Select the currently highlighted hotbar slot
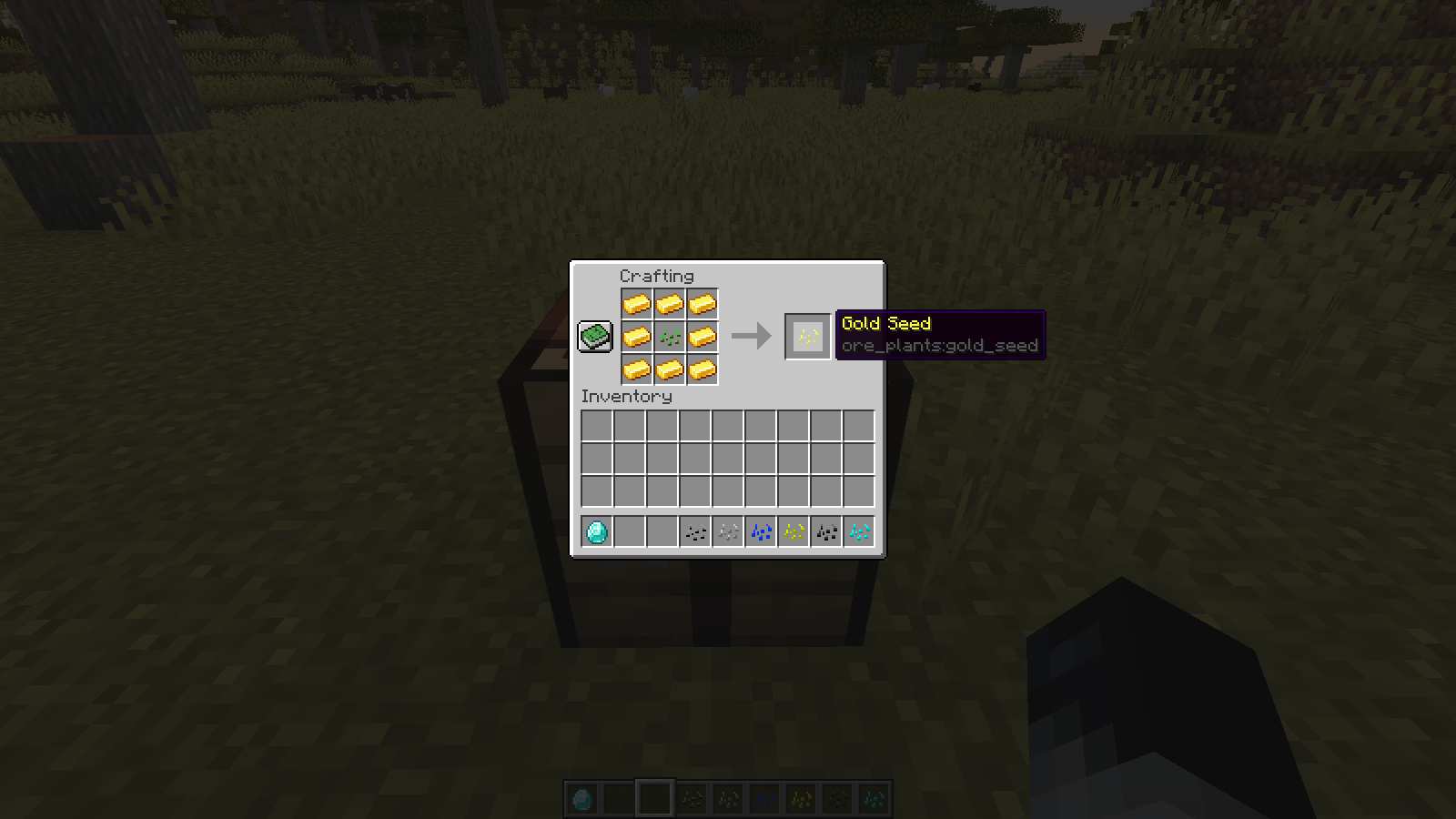This screenshot has width=1456, height=819. [x=653, y=797]
